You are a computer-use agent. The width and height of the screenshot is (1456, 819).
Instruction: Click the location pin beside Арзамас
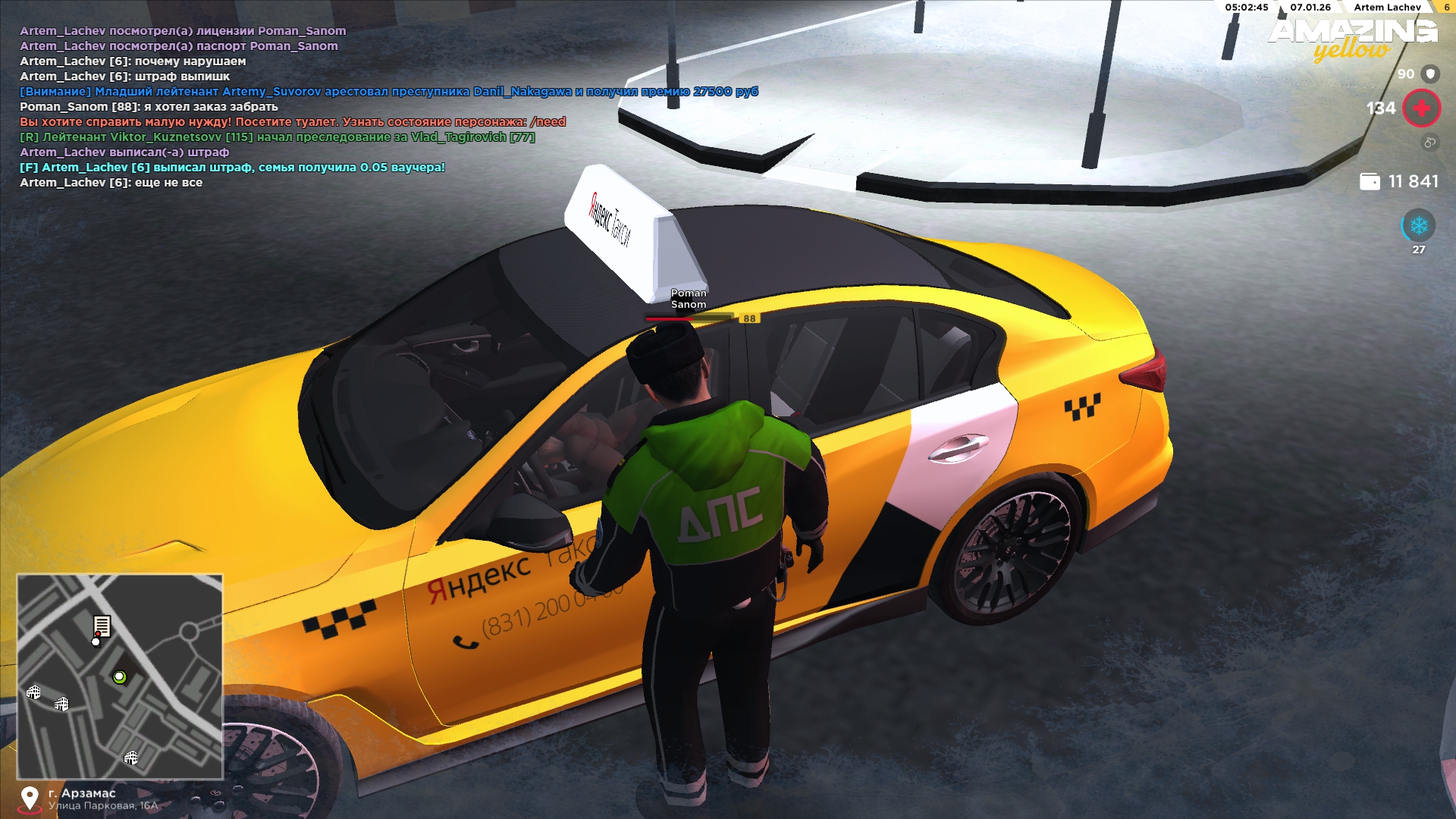[30, 799]
